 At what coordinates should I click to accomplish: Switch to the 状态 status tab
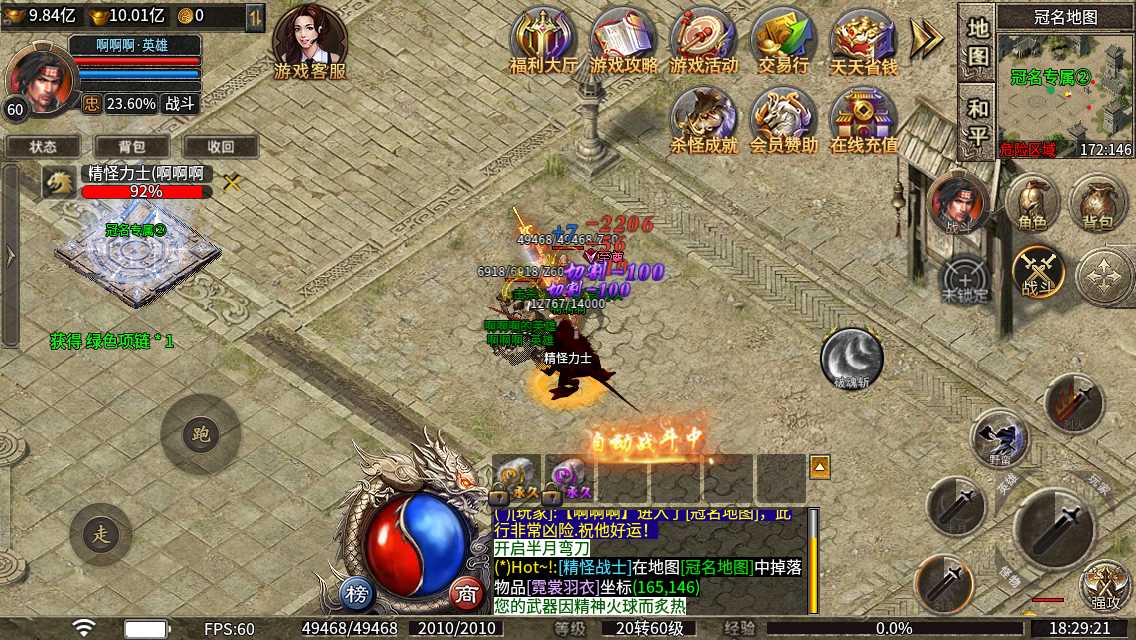43,146
